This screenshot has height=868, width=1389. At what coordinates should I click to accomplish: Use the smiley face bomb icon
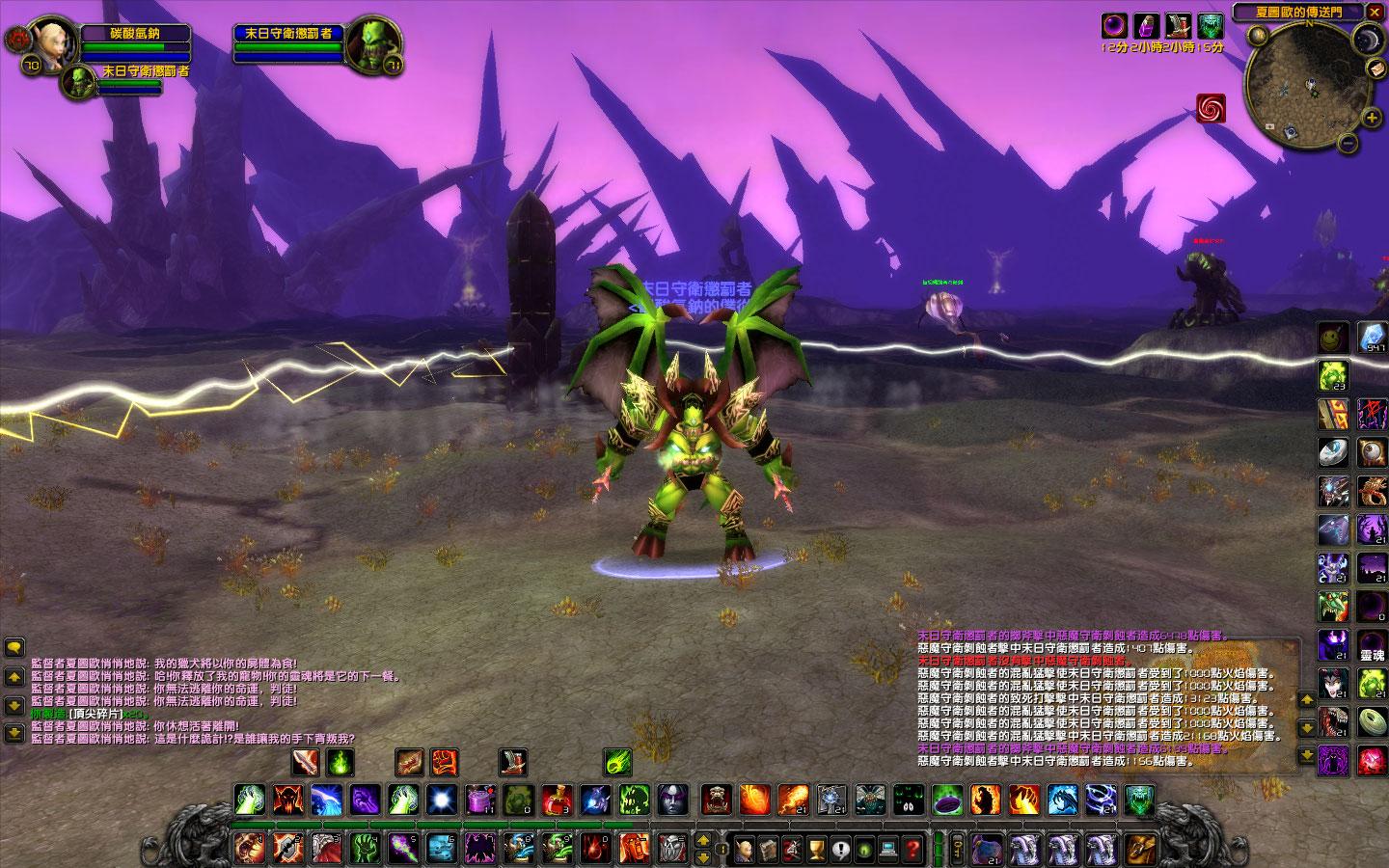point(1334,337)
